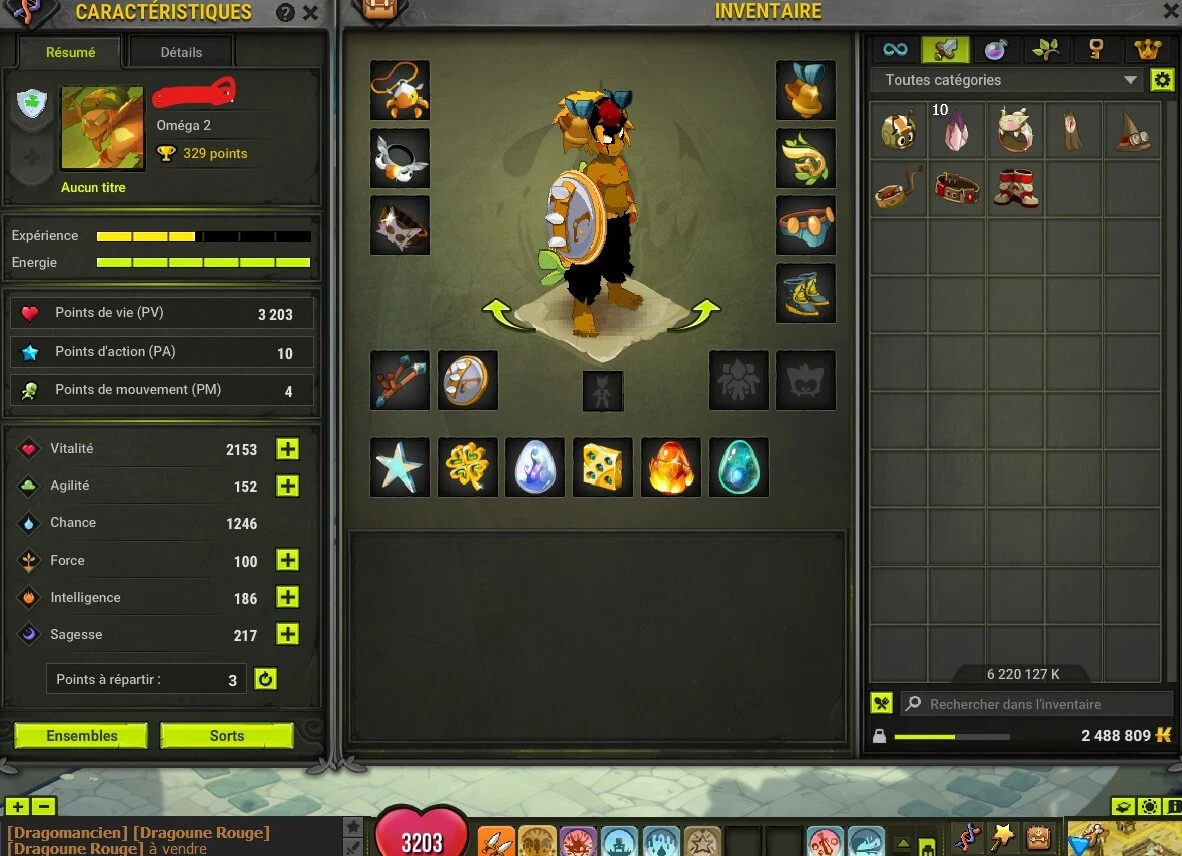Screen dimensions: 1182x856
Task: Show the potion consumables category
Action: (x=995, y=49)
